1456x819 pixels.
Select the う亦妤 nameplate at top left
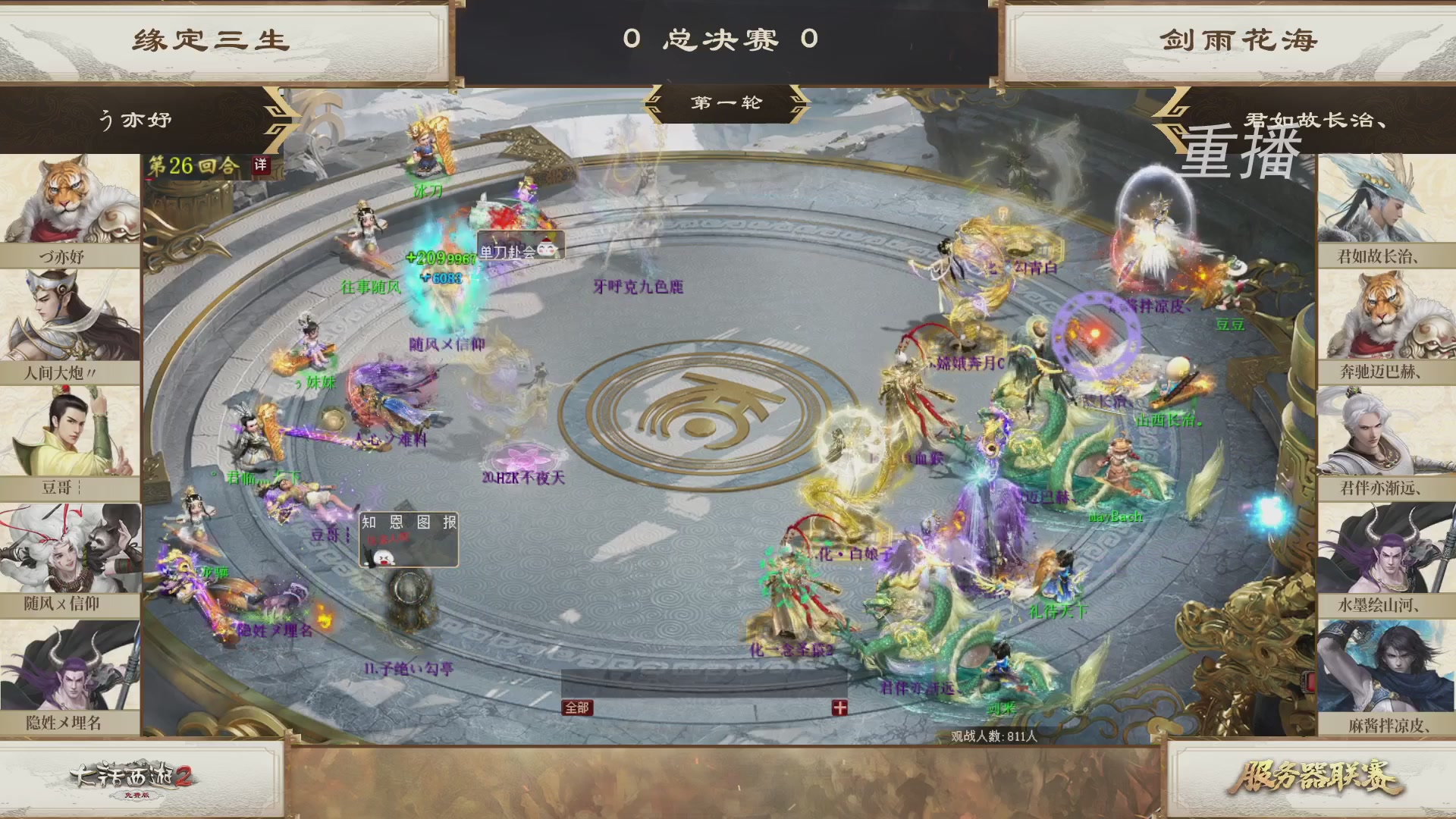pyautogui.click(x=136, y=118)
